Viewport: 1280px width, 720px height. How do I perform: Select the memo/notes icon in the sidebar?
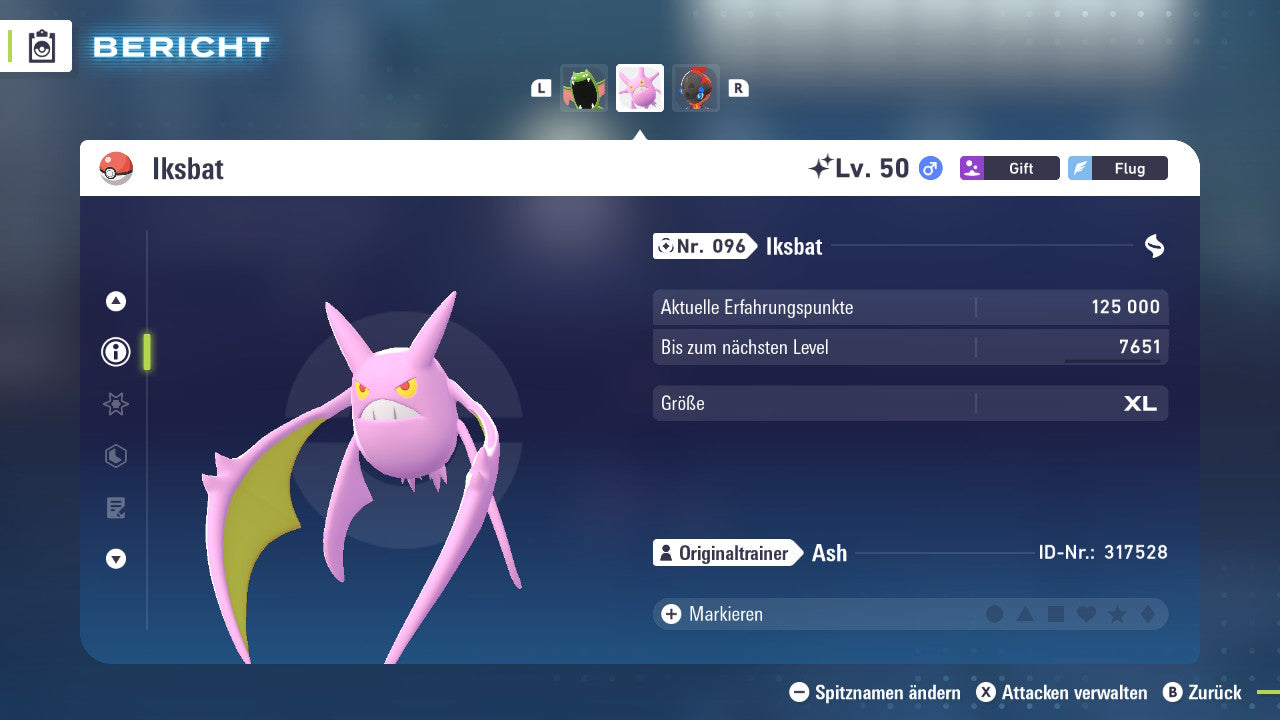[x=116, y=508]
